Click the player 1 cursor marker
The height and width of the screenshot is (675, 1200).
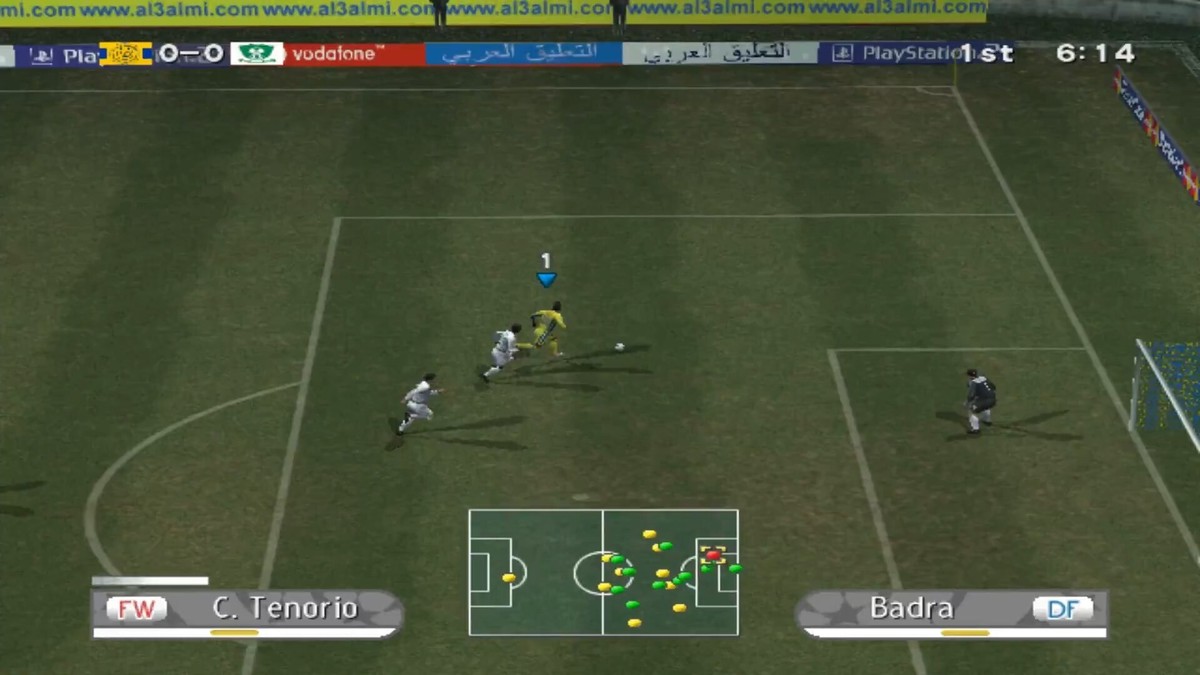(x=546, y=271)
